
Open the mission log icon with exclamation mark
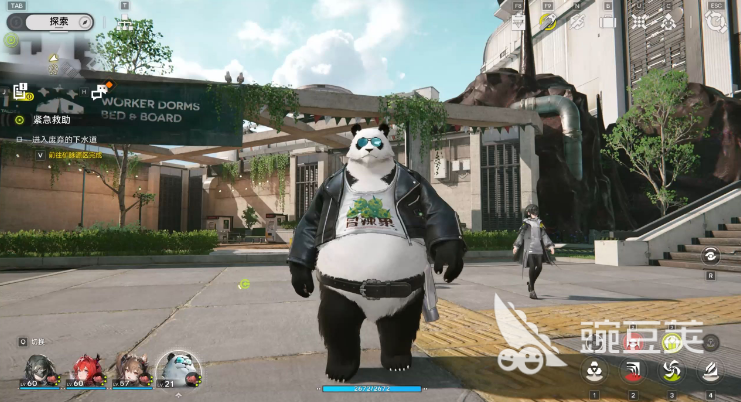[20, 93]
